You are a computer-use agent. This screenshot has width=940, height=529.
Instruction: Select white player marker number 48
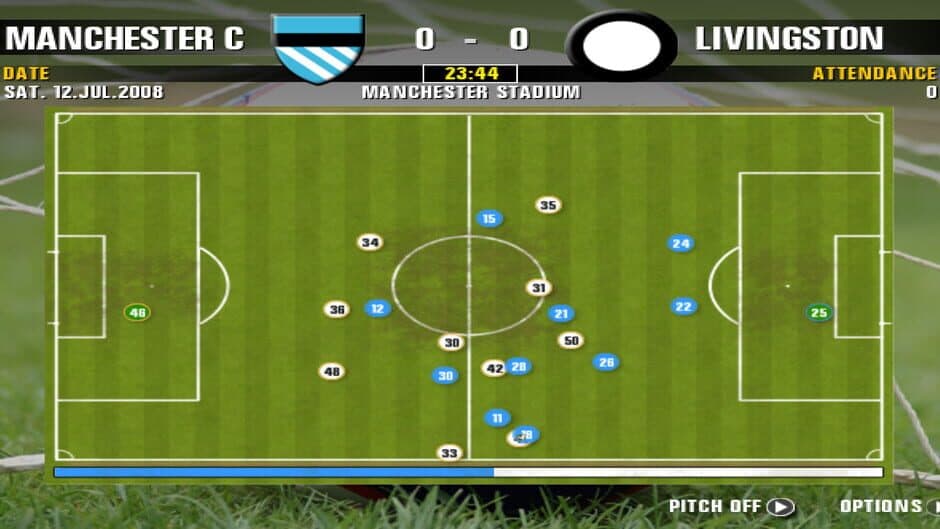pos(332,372)
